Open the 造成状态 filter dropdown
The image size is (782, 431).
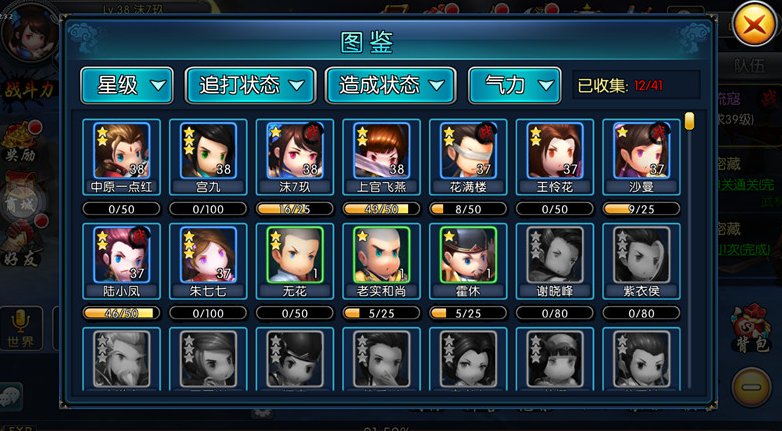click(391, 86)
